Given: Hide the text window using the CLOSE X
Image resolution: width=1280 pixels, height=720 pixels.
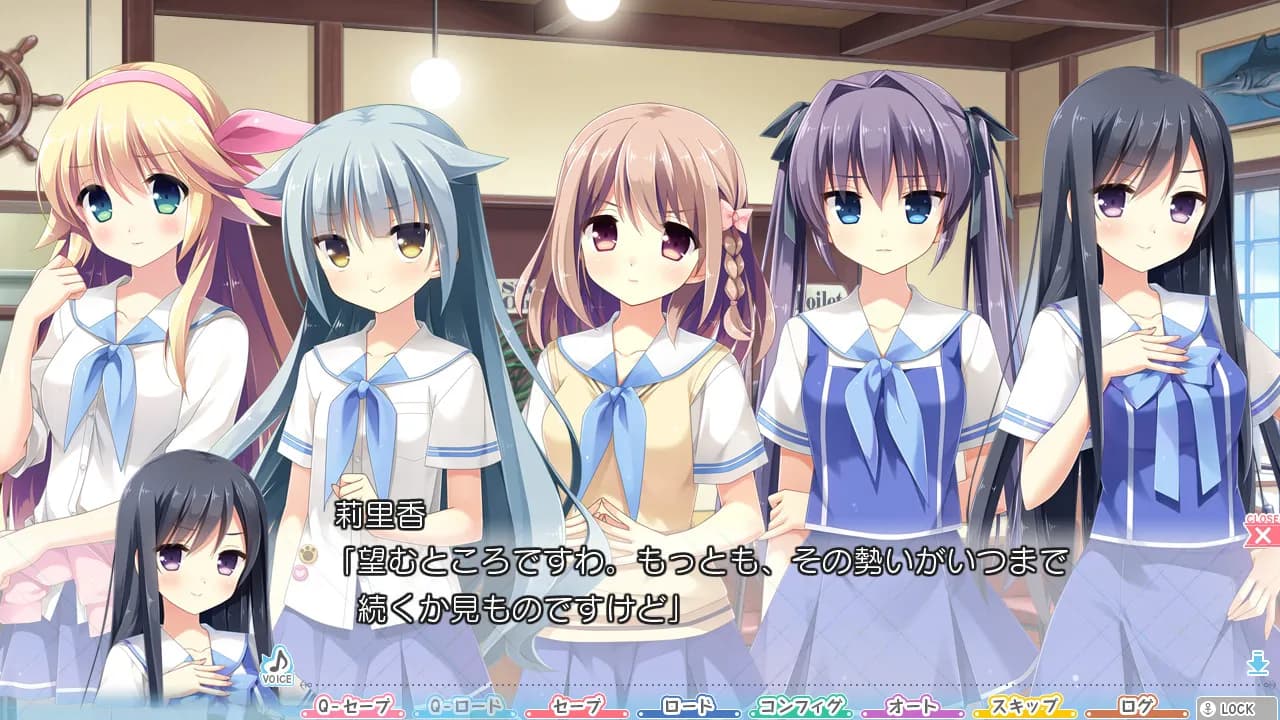Looking at the screenshot, I should (1262, 536).
